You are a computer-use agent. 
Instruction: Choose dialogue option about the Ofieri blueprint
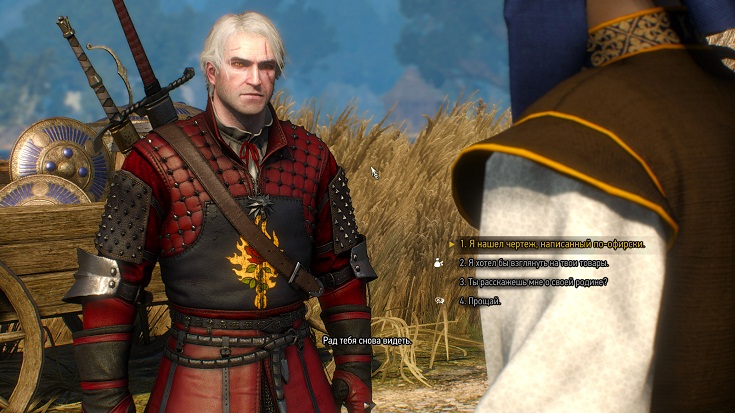coord(551,244)
